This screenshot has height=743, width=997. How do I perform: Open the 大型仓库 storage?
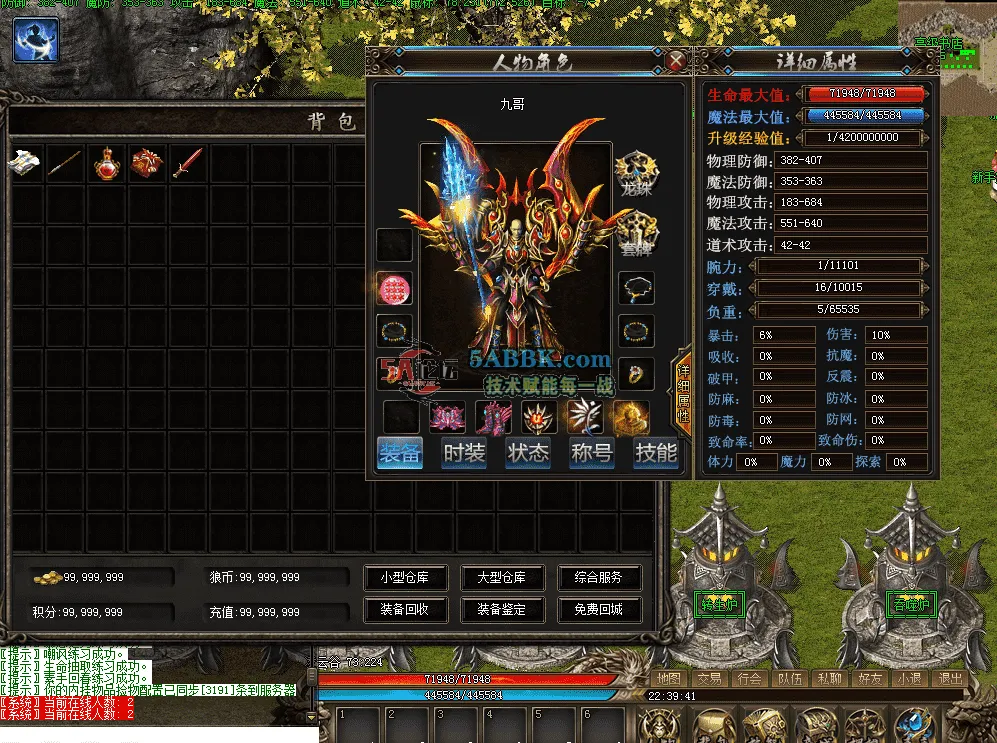click(x=501, y=578)
